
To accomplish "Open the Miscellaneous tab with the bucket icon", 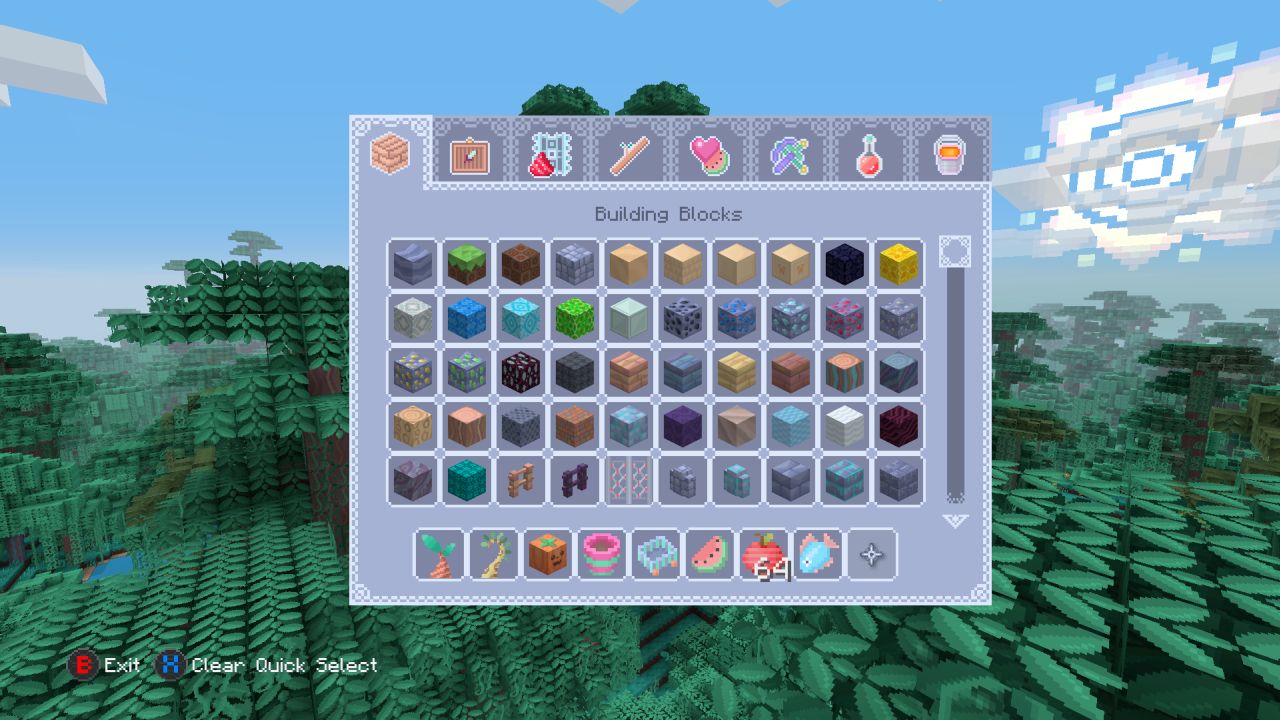I will [949, 156].
